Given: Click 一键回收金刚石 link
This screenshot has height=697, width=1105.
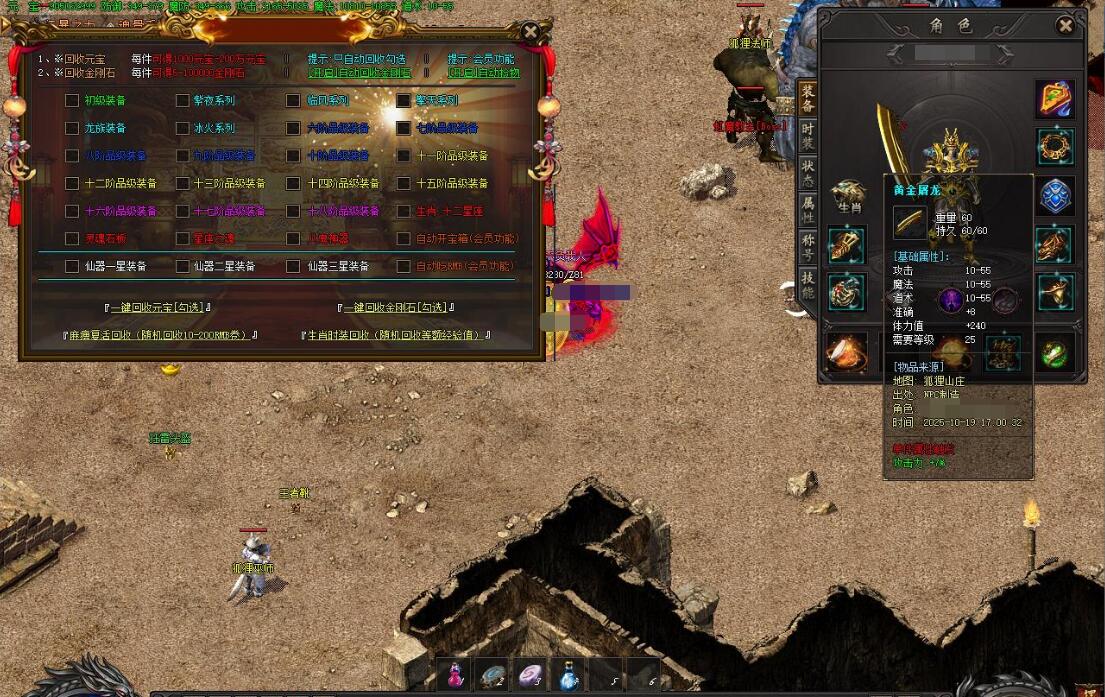Looking at the screenshot, I should tap(395, 307).
